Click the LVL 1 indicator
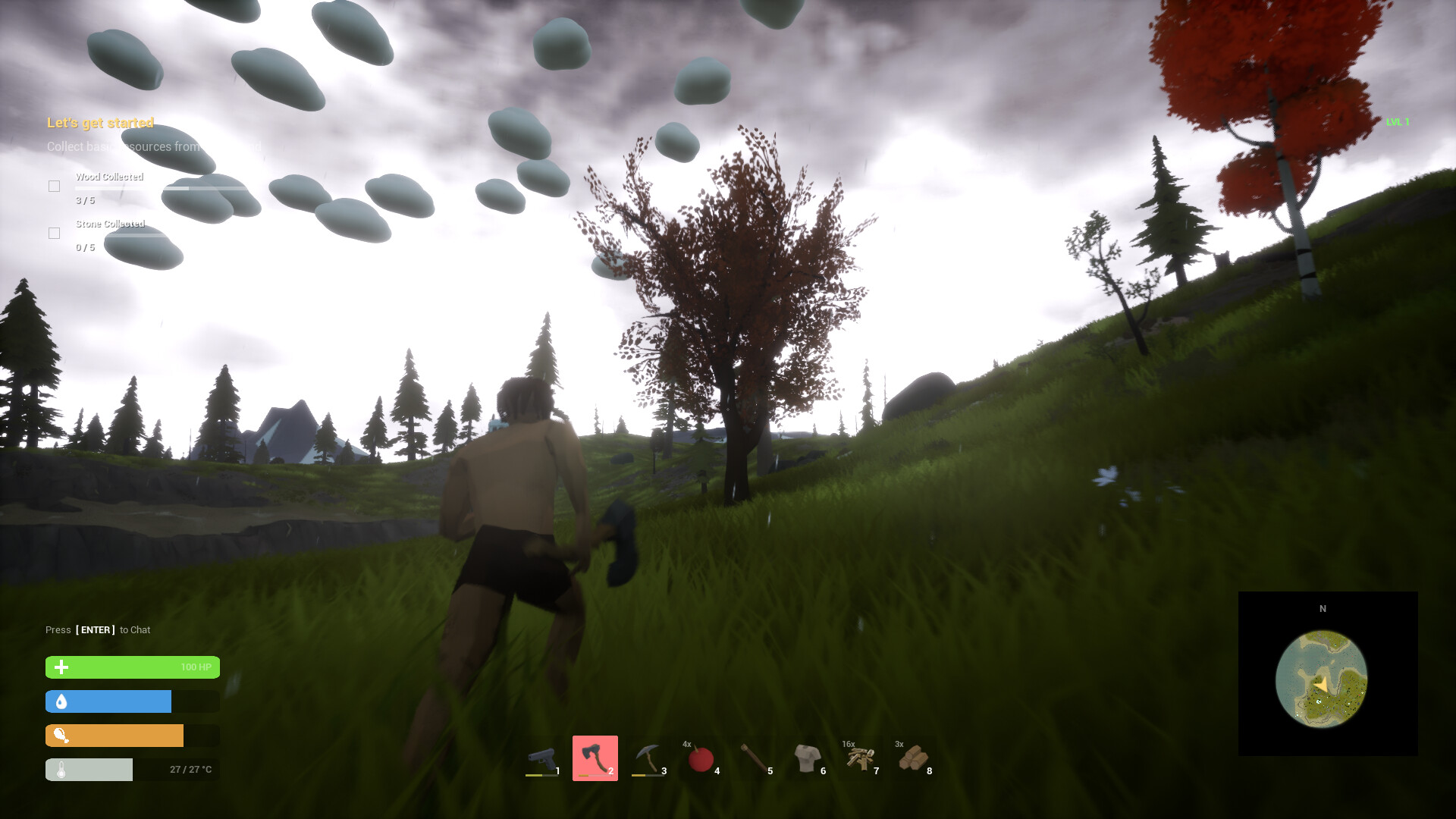Screen dimensions: 1456x819 coord(1398,121)
